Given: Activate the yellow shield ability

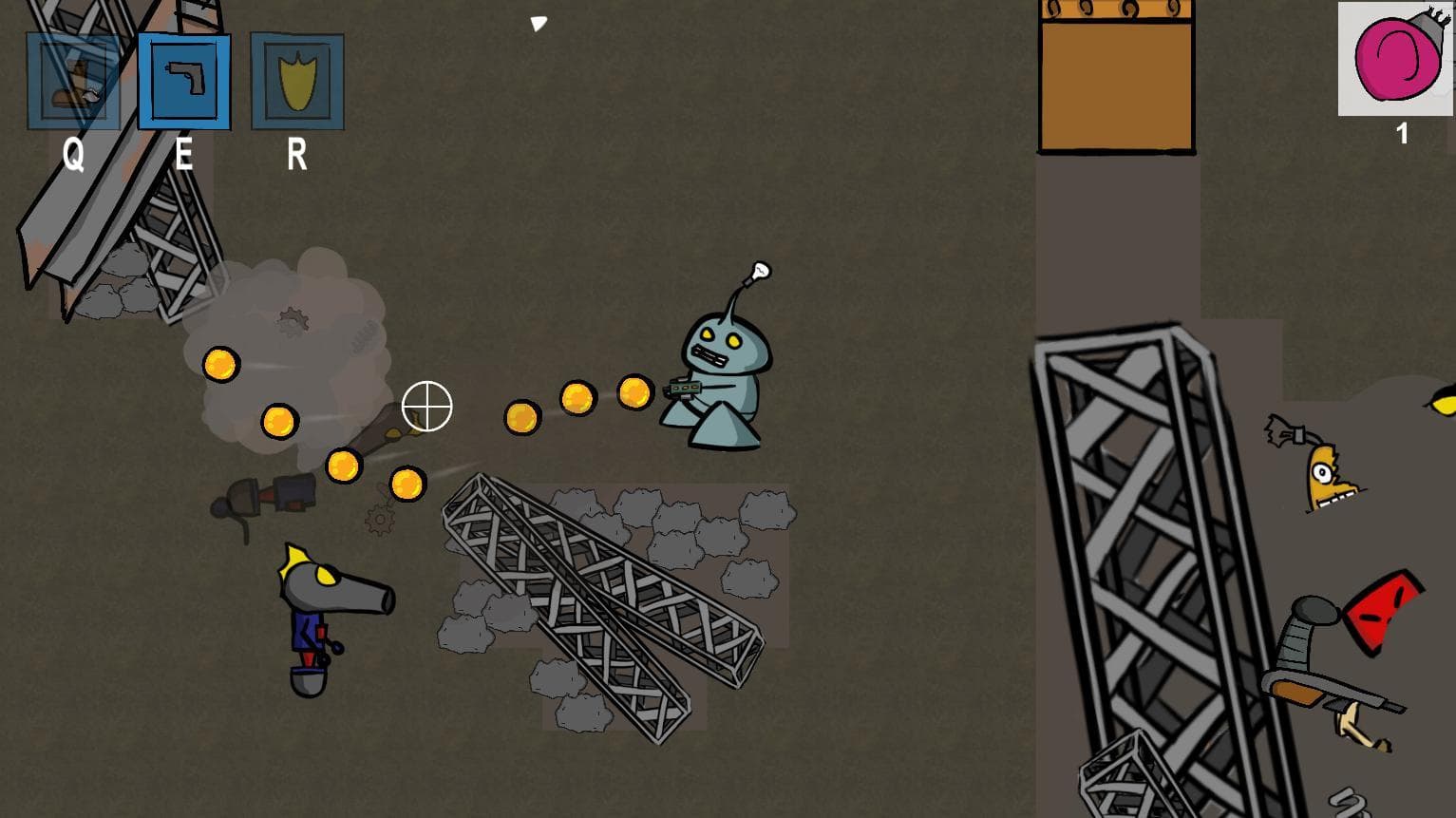Looking at the screenshot, I should click(297, 82).
